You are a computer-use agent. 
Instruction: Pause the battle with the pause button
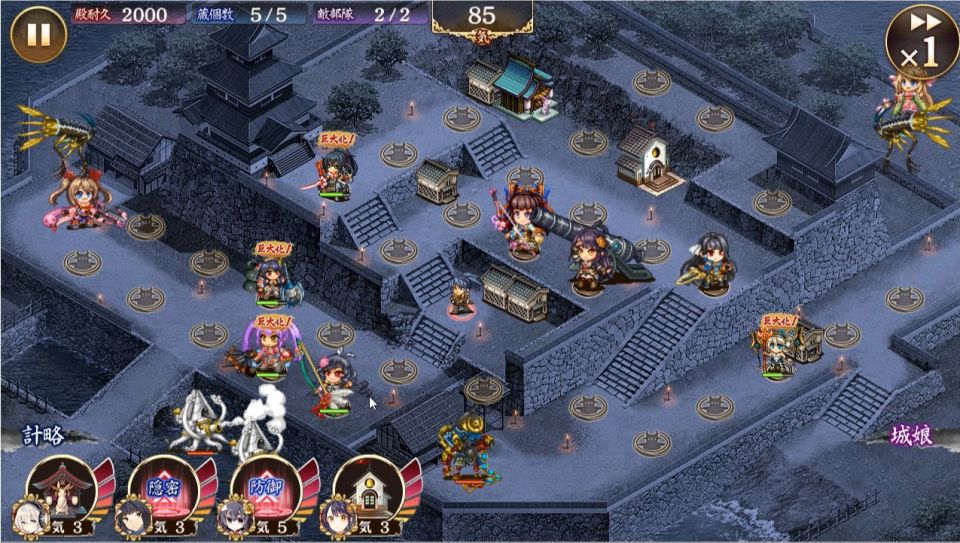38,34
